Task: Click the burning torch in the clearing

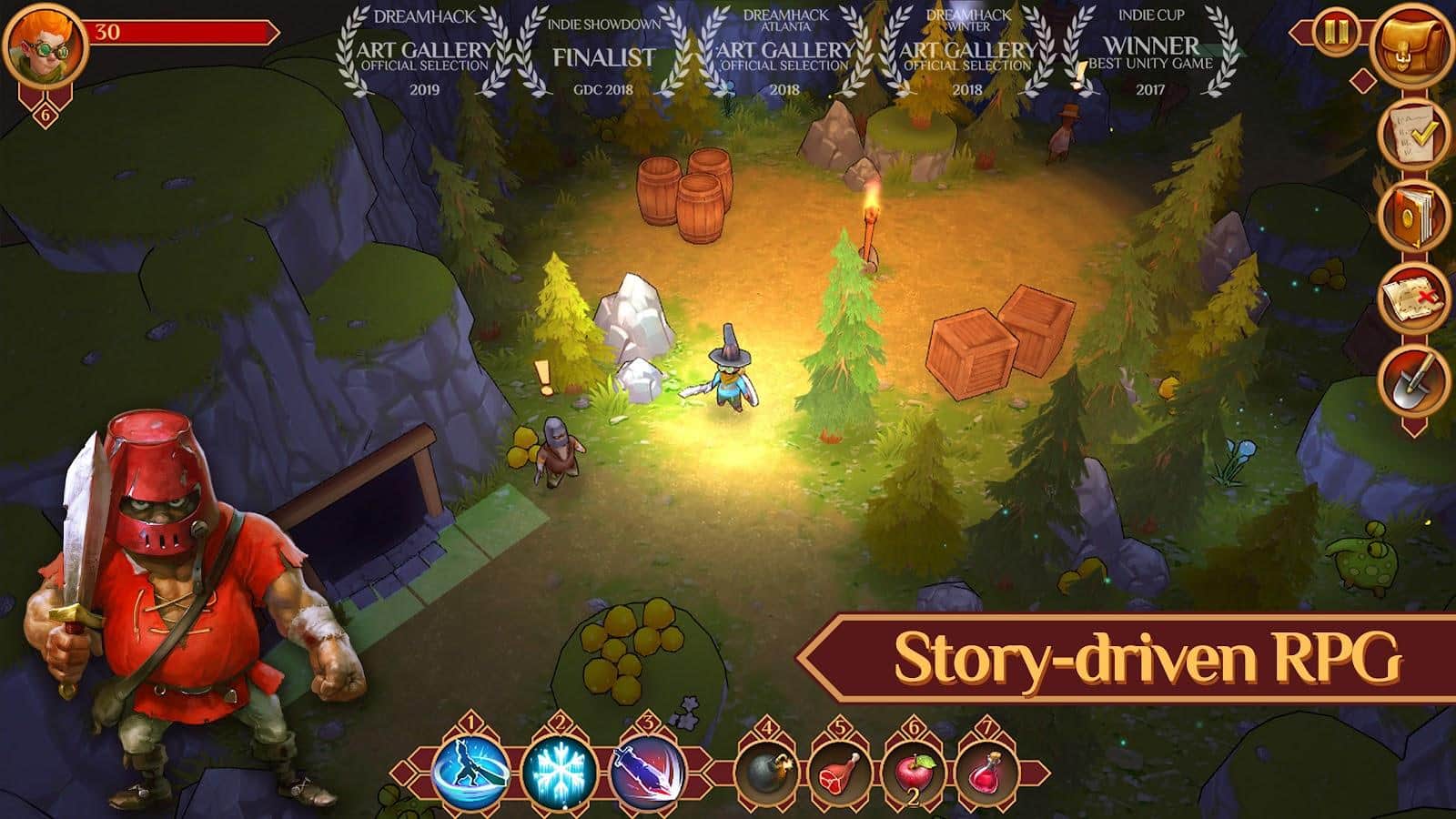Action: pos(871,218)
